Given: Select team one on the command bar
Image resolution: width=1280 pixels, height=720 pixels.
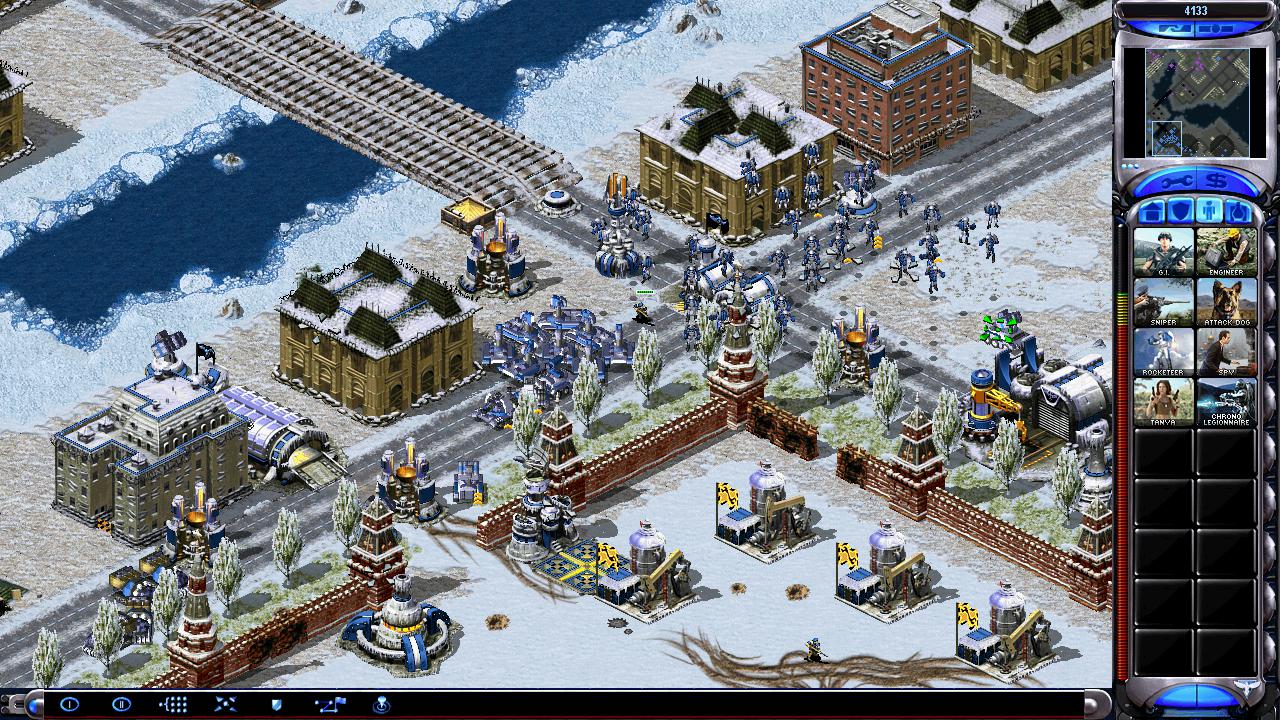Looking at the screenshot, I should click(69, 705).
